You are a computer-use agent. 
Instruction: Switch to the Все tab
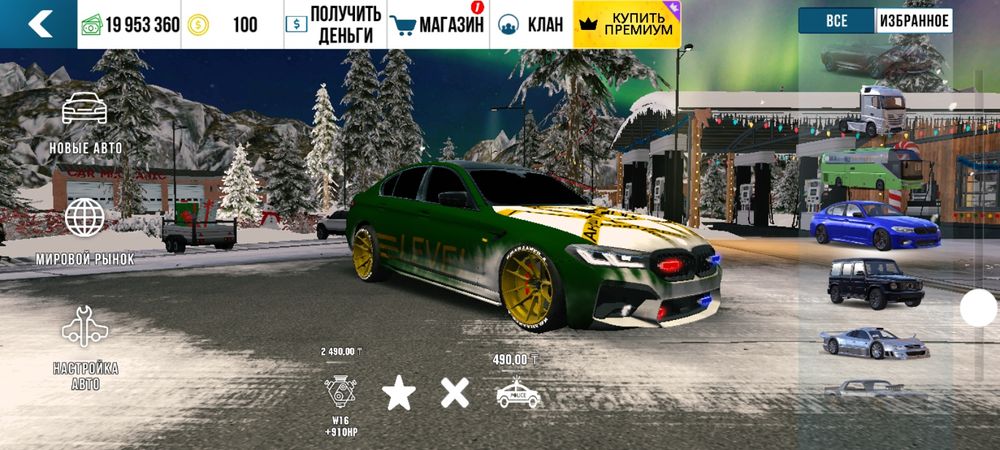(836, 20)
